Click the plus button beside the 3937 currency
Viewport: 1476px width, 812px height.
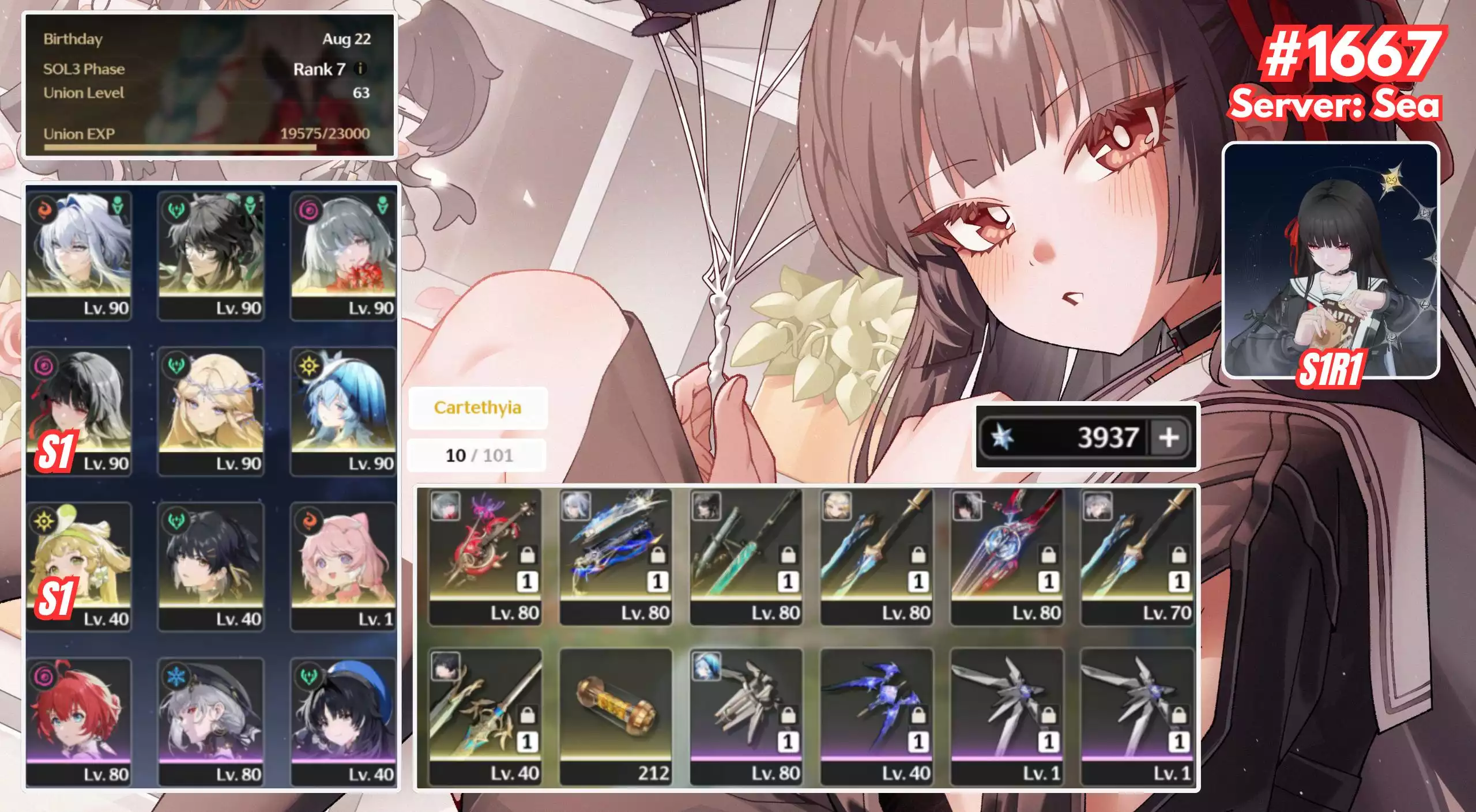point(1169,437)
